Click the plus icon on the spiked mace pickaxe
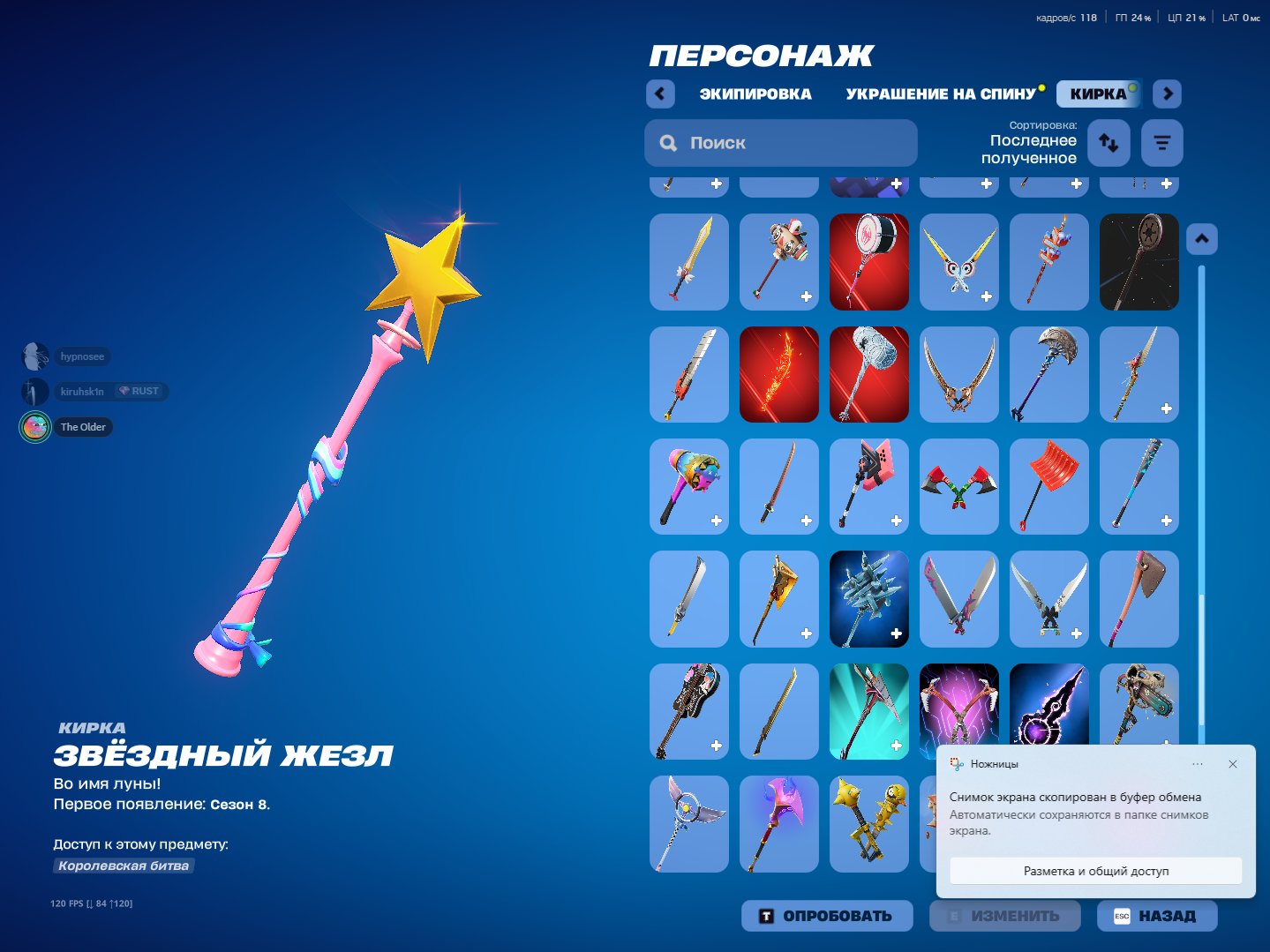 click(x=896, y=632)
